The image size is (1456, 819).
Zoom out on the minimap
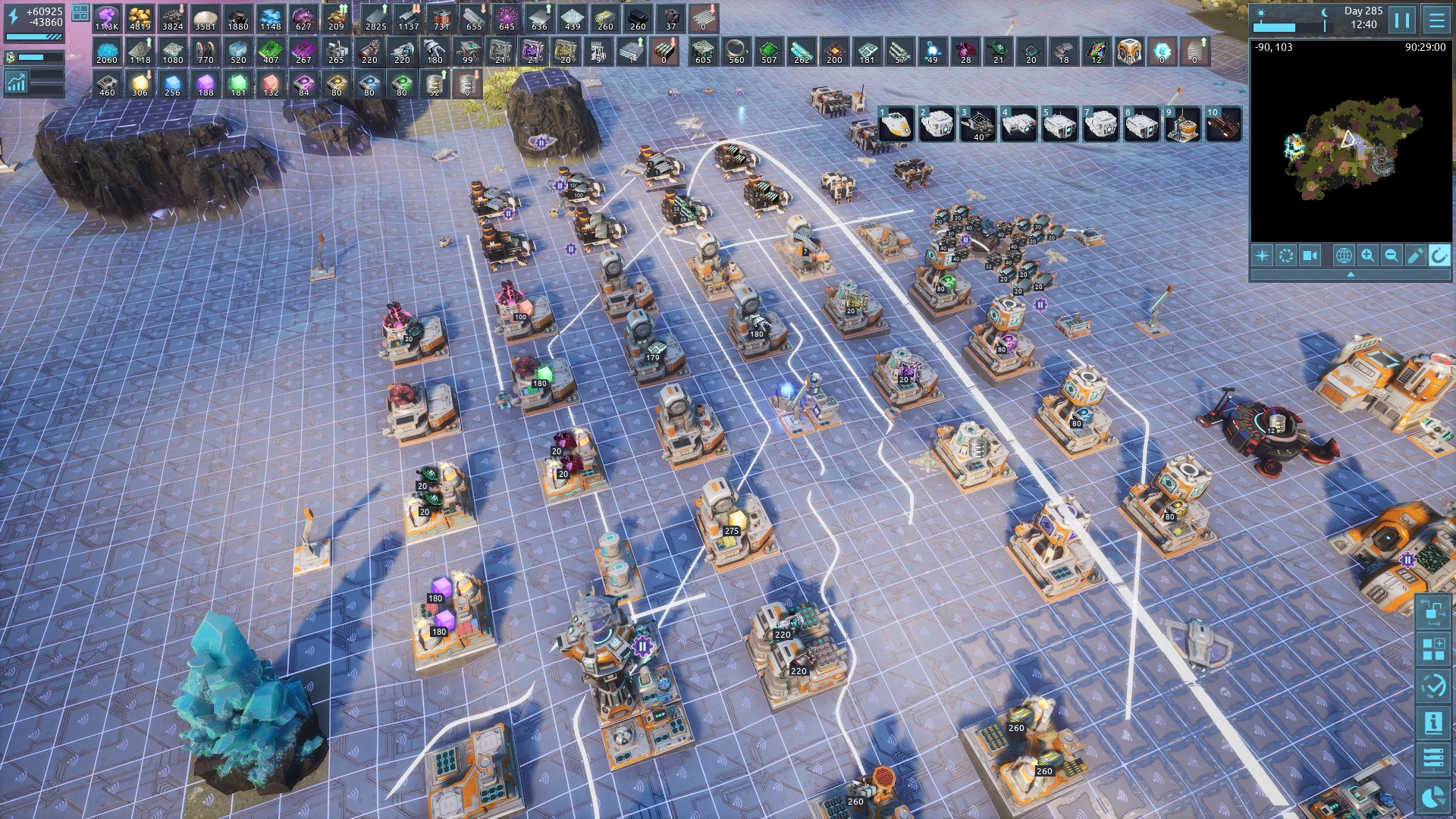coord(1392,256)
